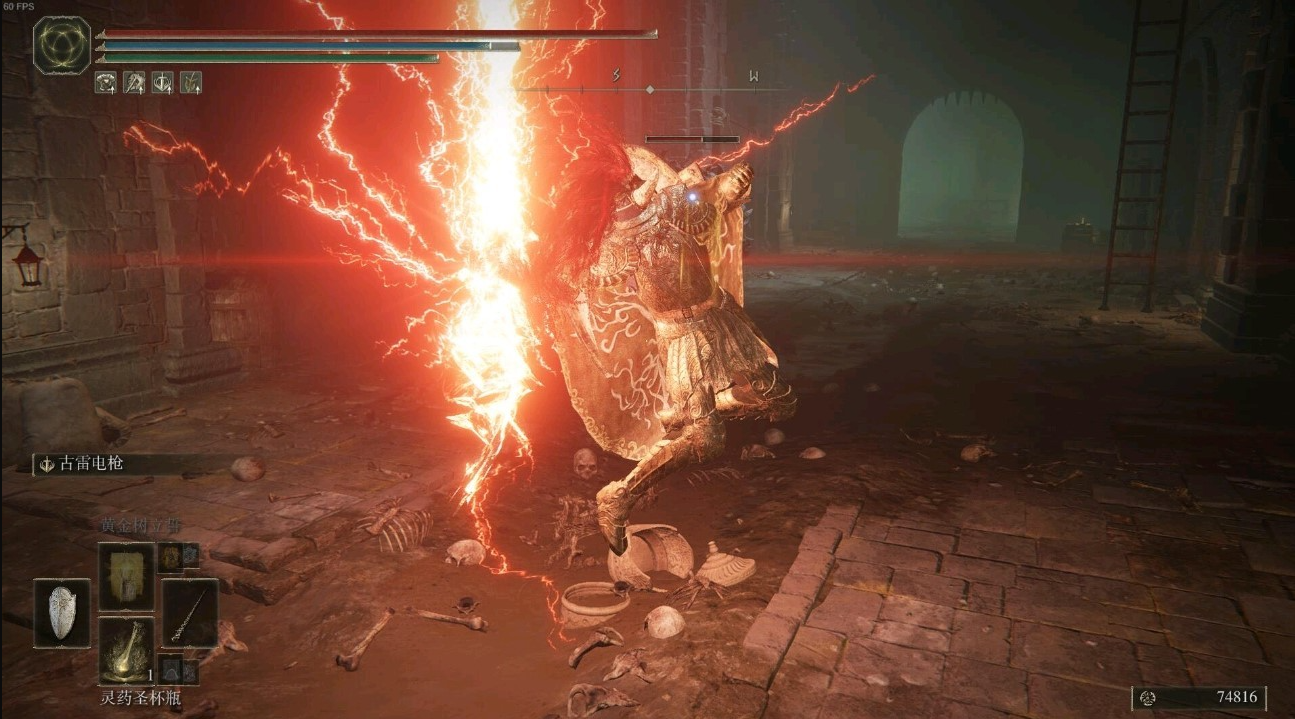Viewport: 1295px width, 719px height.
Task: Click the Elden Ring emblem portrait
Action: click(x=62, y=45)
